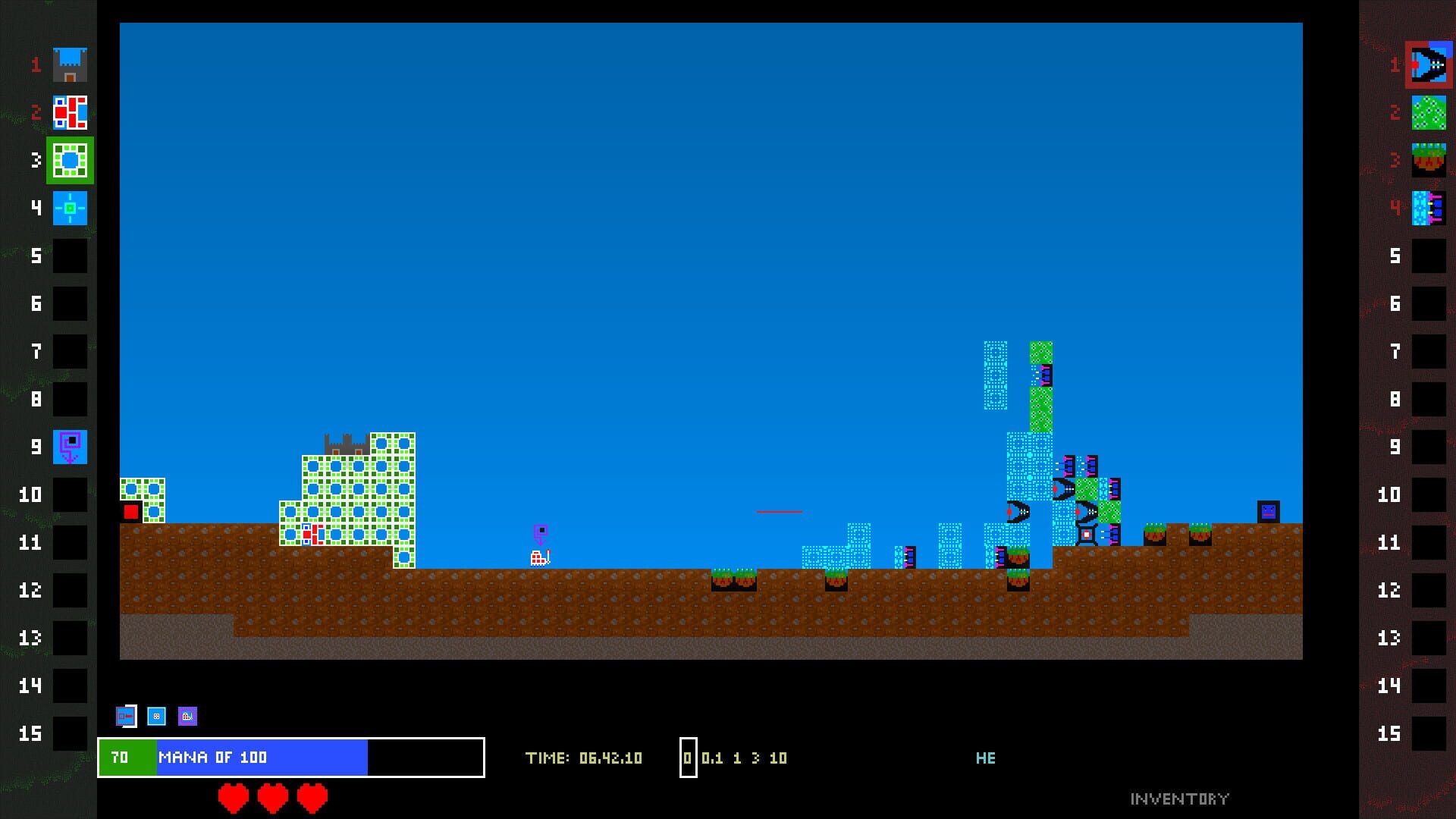Viewport: 1456px width, 819px height.
Task: Select the blue crosshair item in left slot 4
Action: [69, 208]
